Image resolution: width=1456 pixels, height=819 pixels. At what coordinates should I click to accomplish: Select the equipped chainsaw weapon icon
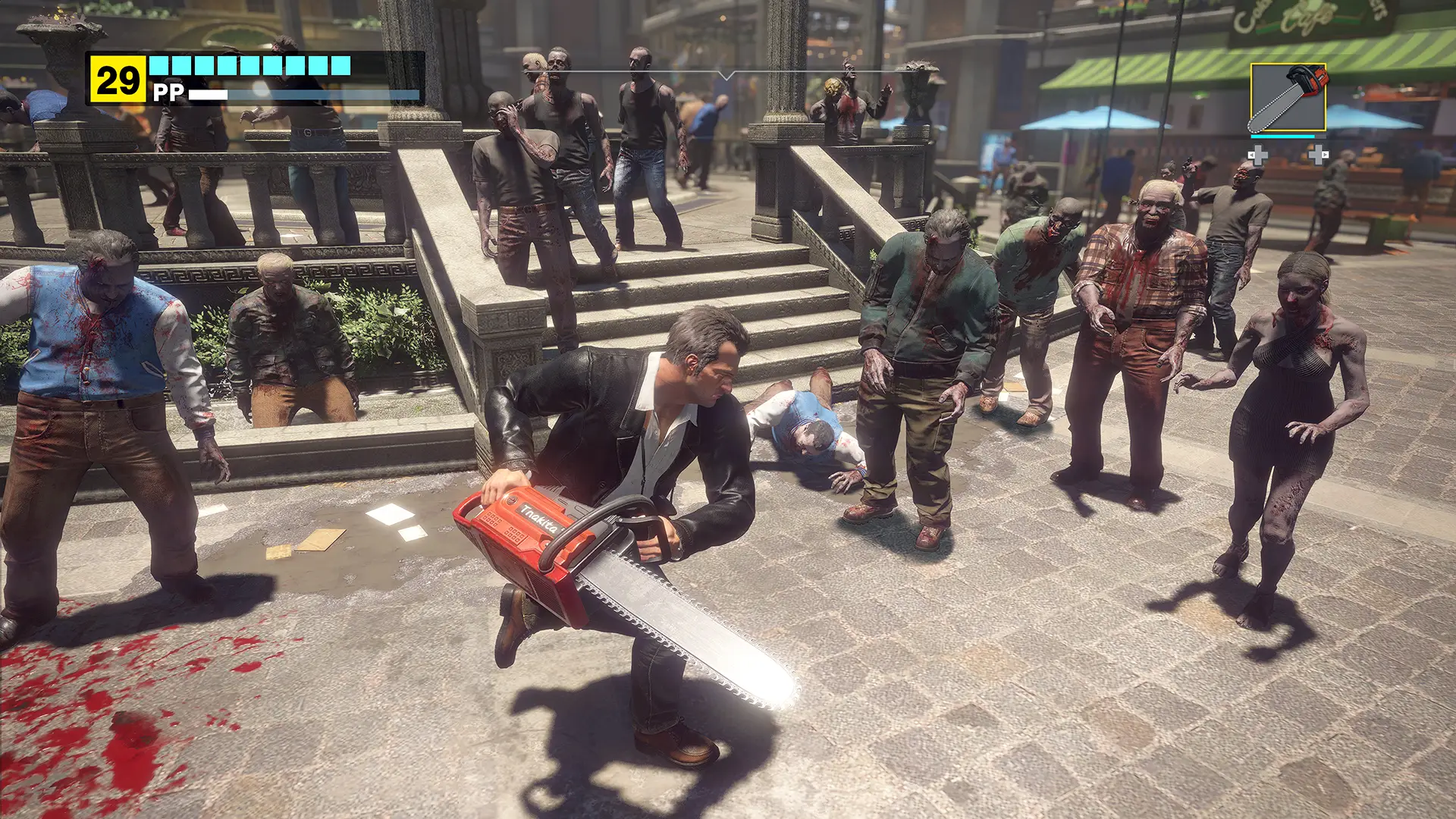click(x=1288, y=97)
